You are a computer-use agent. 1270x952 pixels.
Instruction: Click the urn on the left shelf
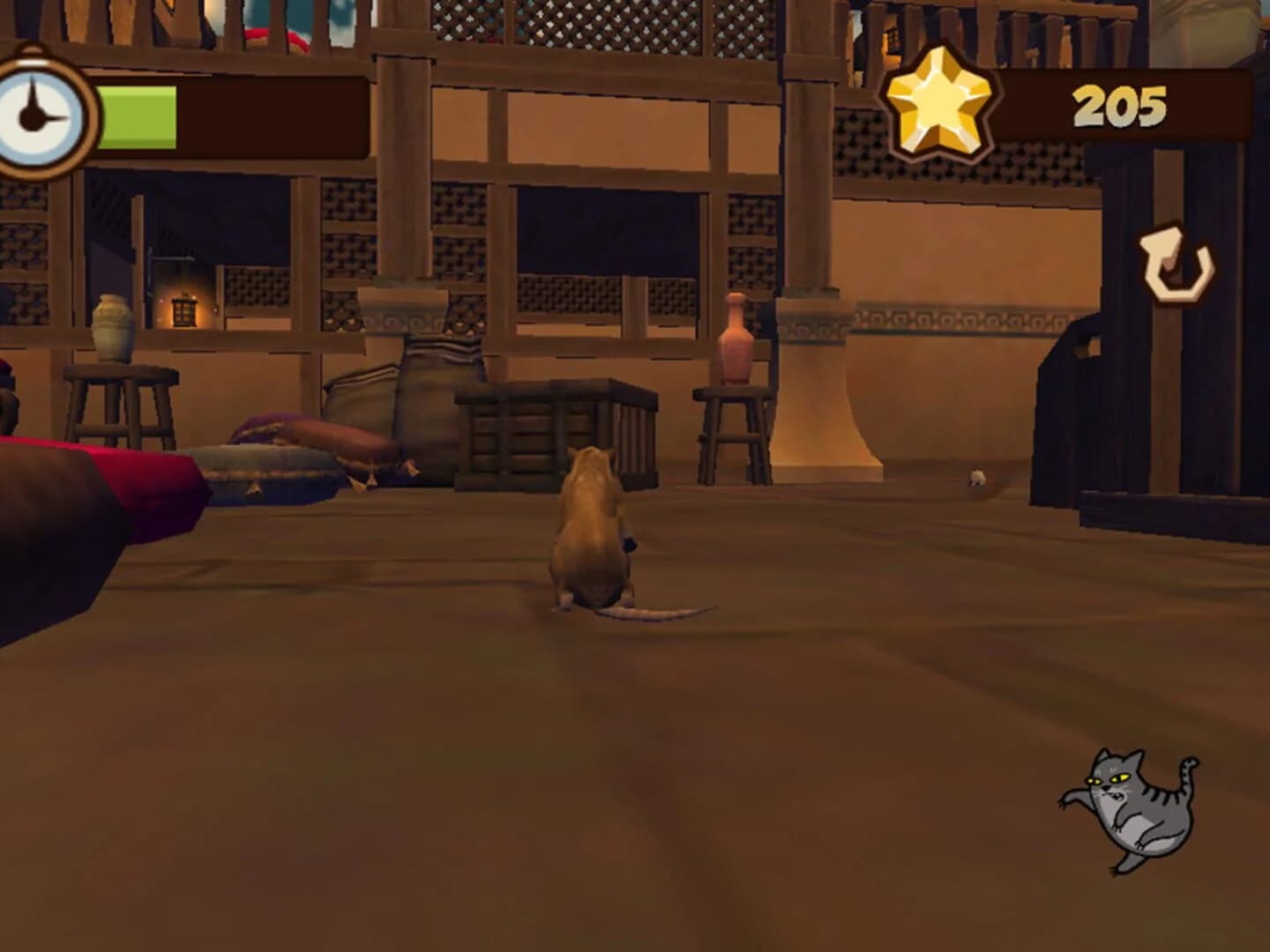point(112,326)
